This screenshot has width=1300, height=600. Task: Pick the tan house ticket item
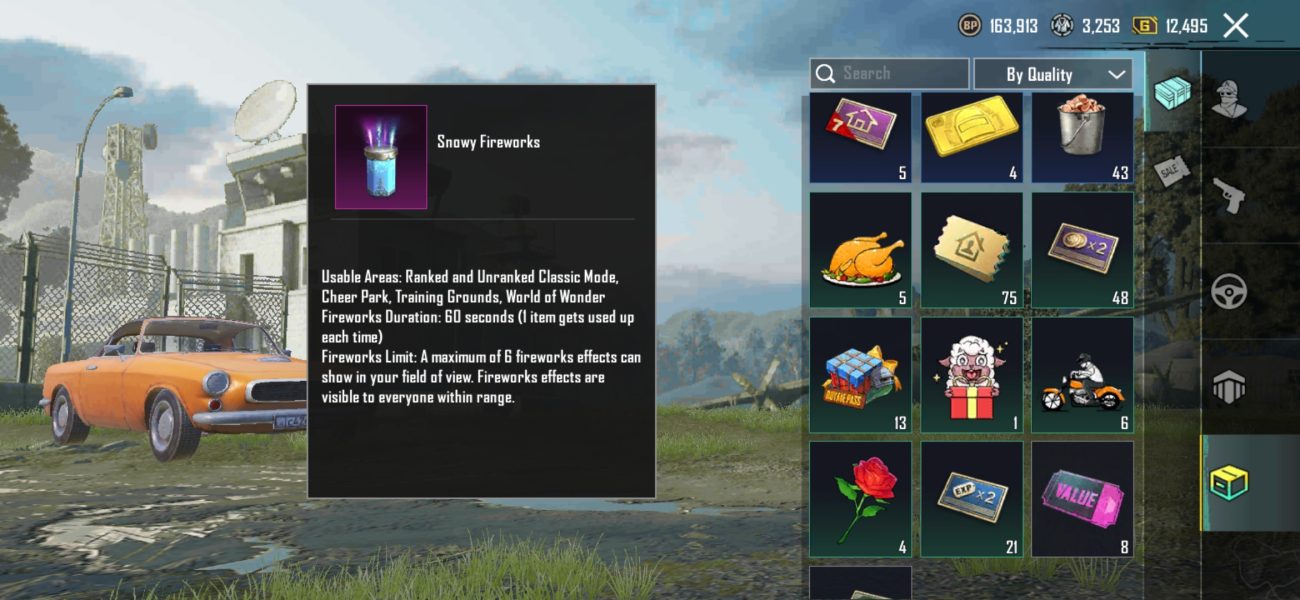(971, 250)
